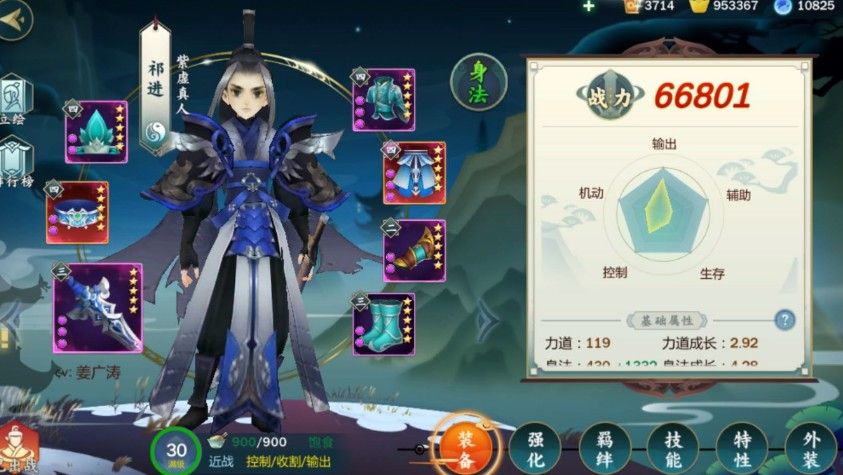Select the teal boots slot

384,324
